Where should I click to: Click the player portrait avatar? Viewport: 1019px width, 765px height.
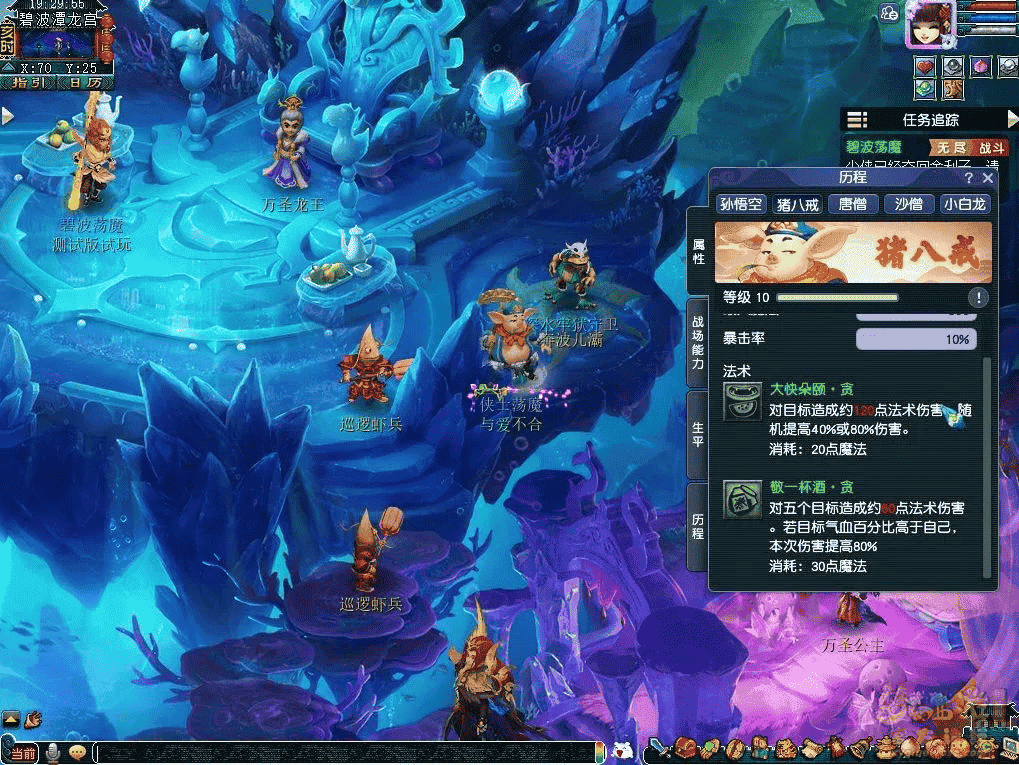929,24
